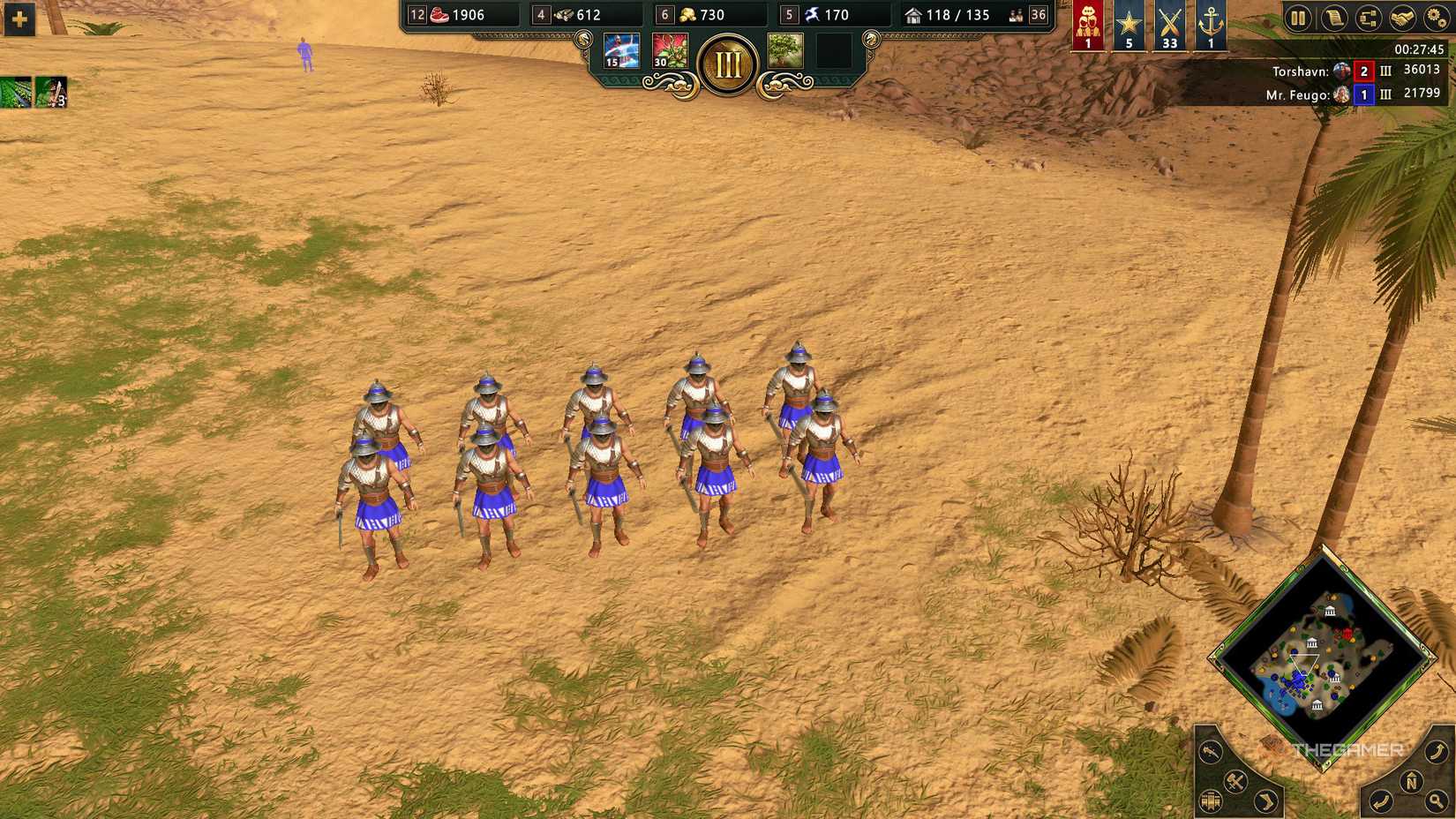Select the tree shipment card
Screen dimensions: 1456x819
[787, 50]
